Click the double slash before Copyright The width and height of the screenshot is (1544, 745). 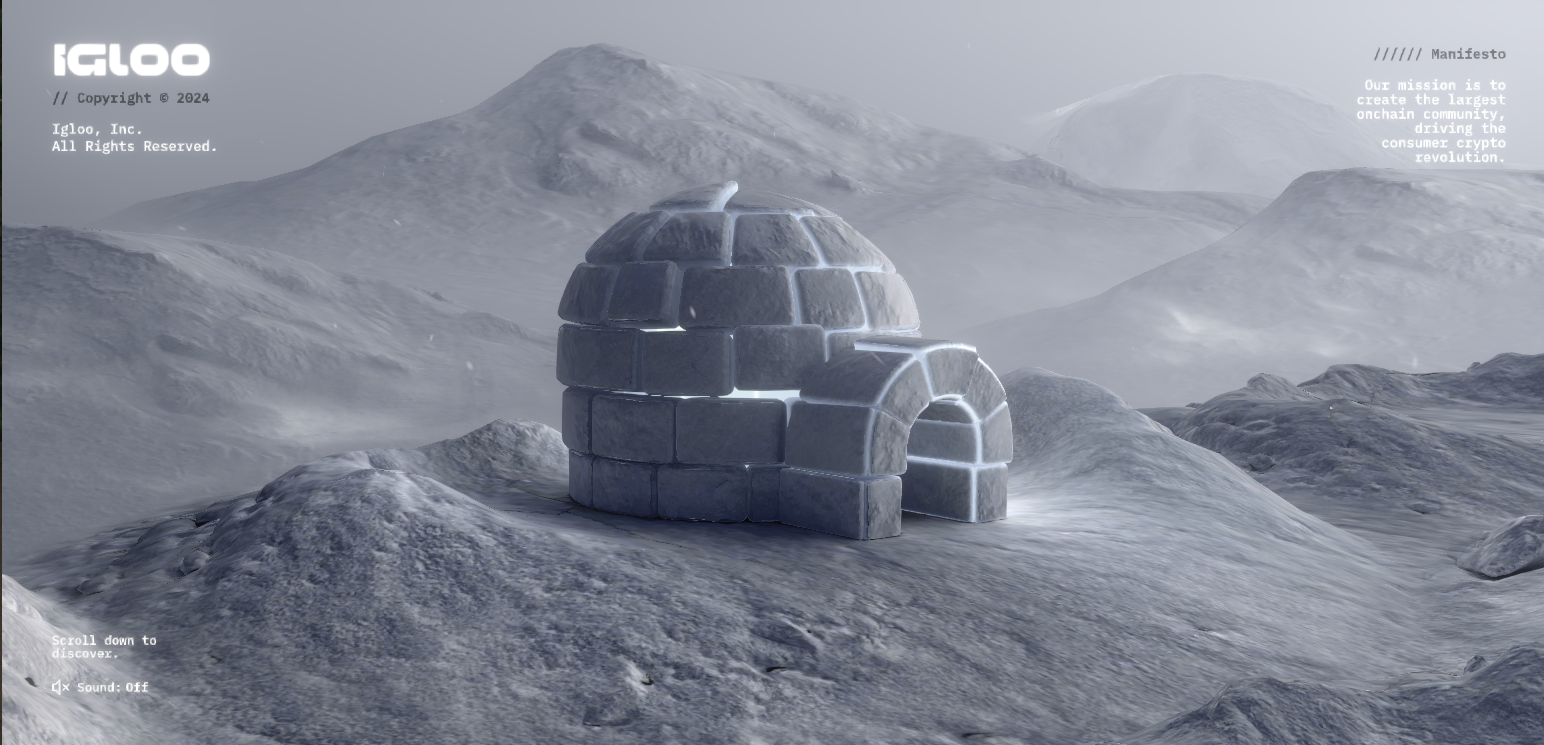[60, 98]
